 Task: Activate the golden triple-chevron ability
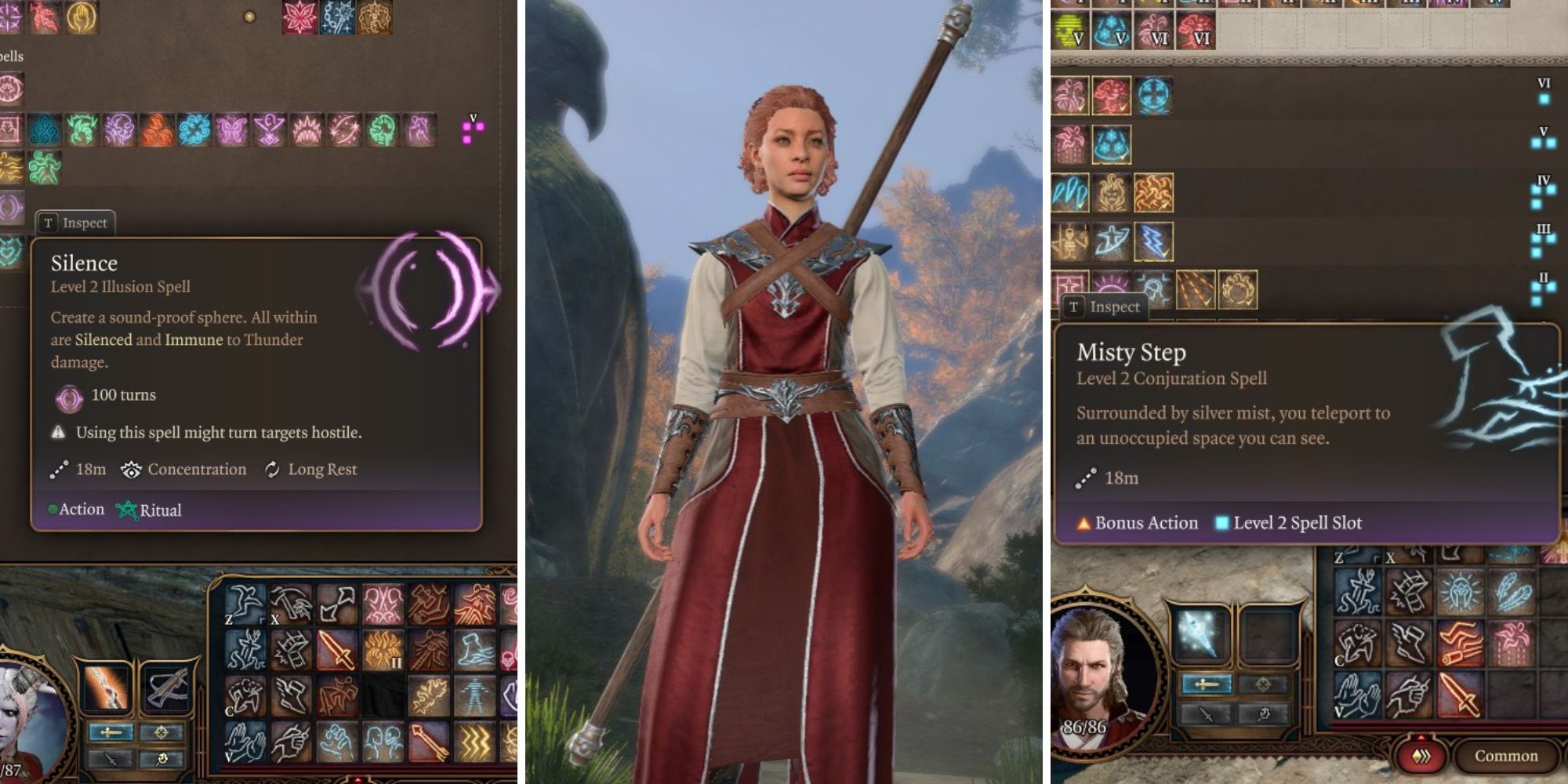[474, 740]
